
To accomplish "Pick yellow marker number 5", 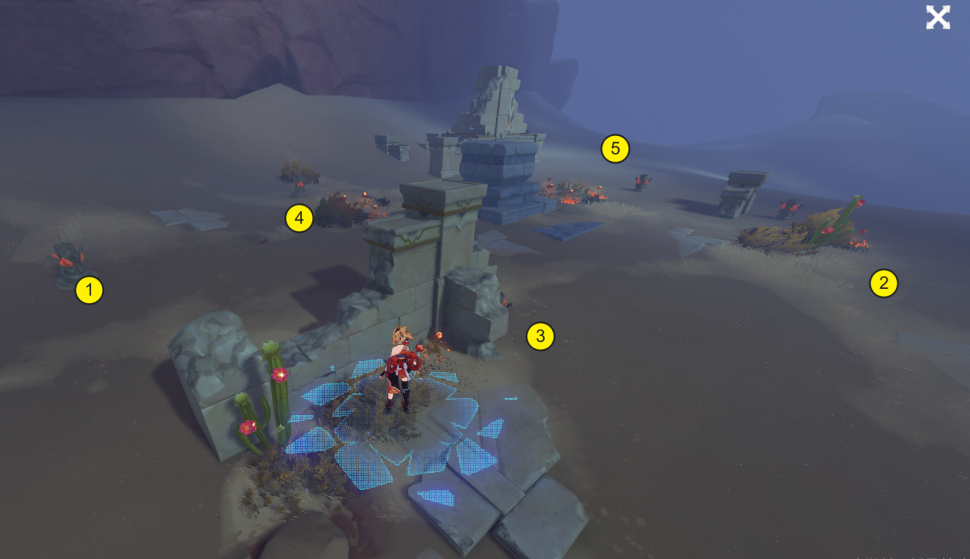I will point(615,150).
